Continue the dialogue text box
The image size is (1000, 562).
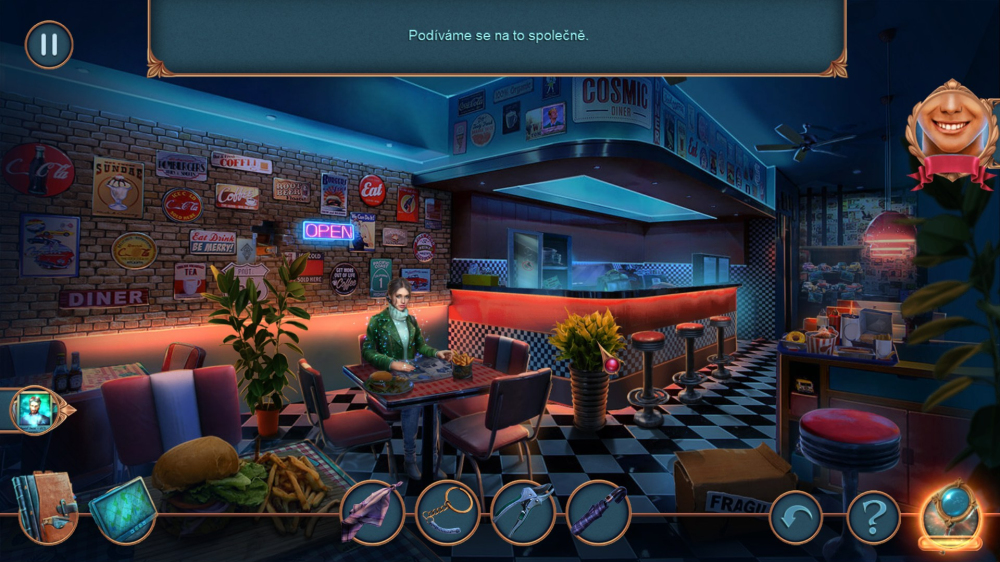[497, 36]
